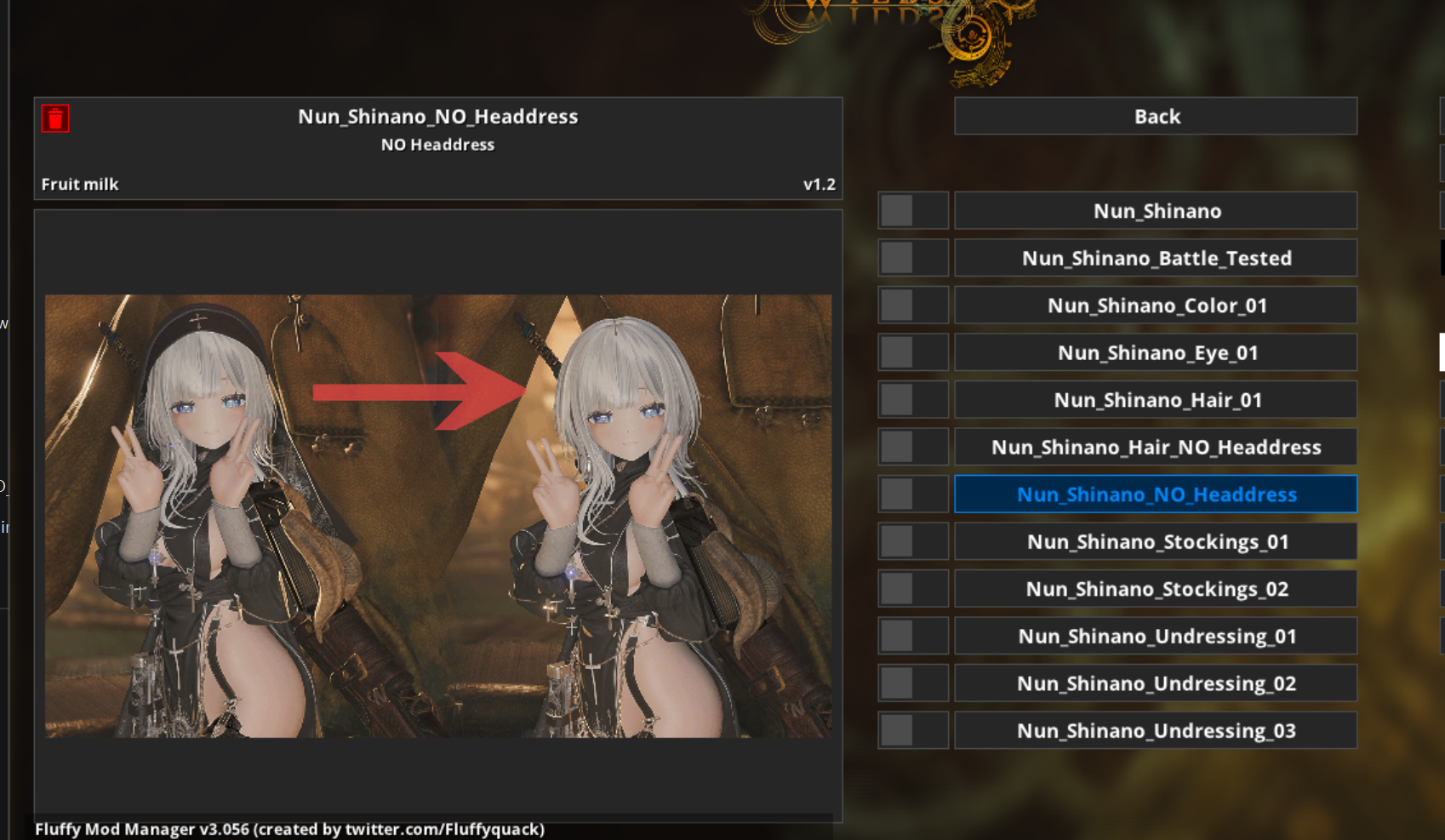Click the v1.2 version label
The image size is (1445, 840).
click(x=820, y=183)
